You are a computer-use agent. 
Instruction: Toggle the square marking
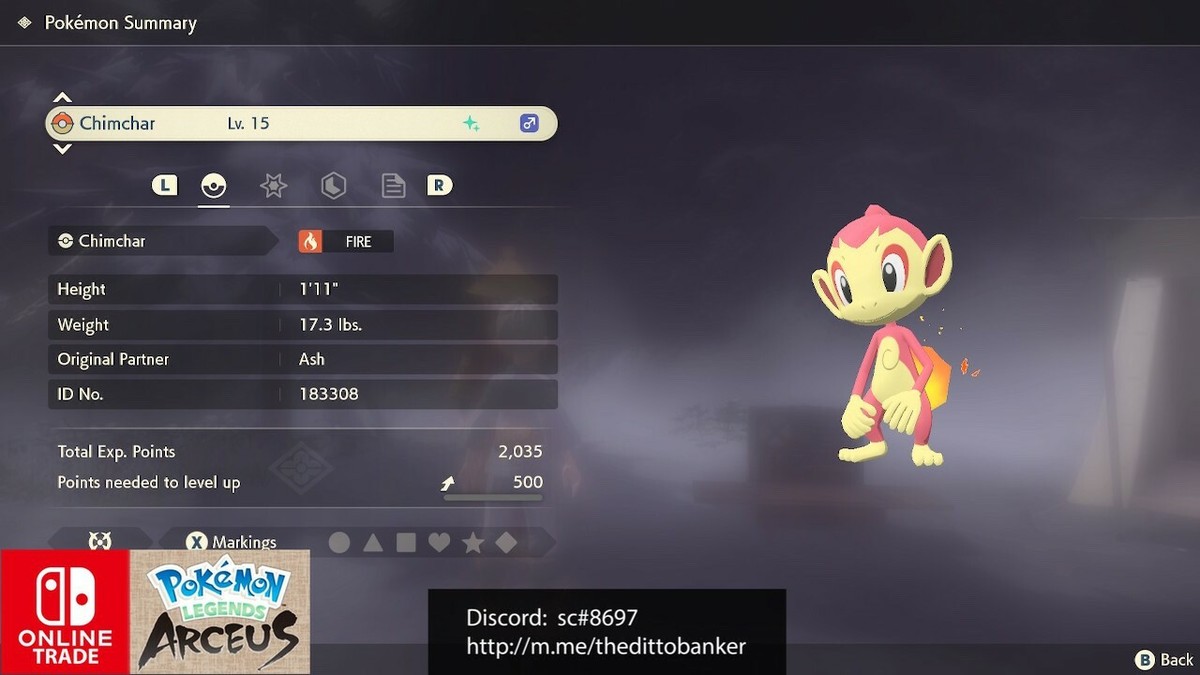[406, 543]
